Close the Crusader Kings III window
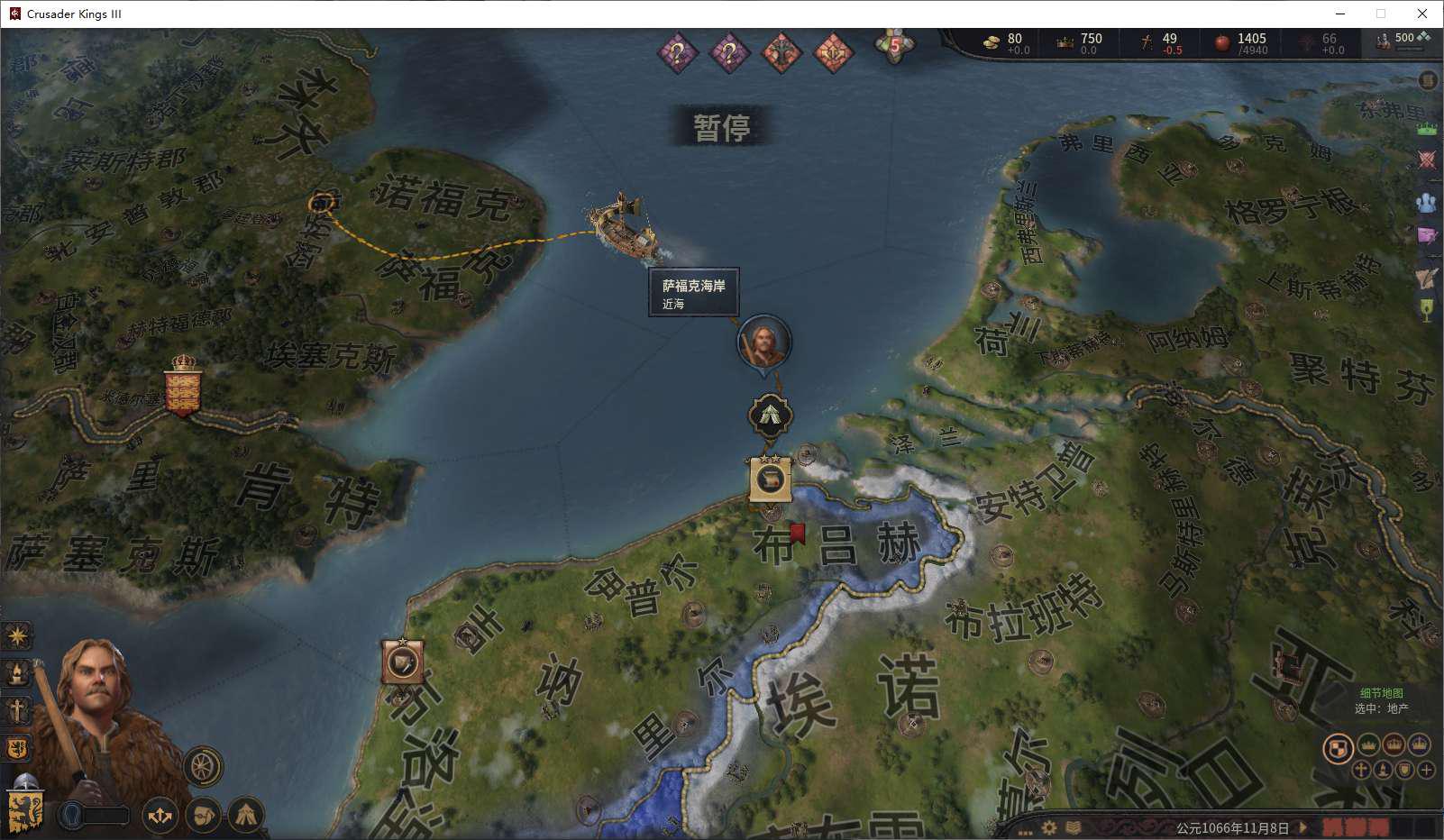 pos(1422,14)
